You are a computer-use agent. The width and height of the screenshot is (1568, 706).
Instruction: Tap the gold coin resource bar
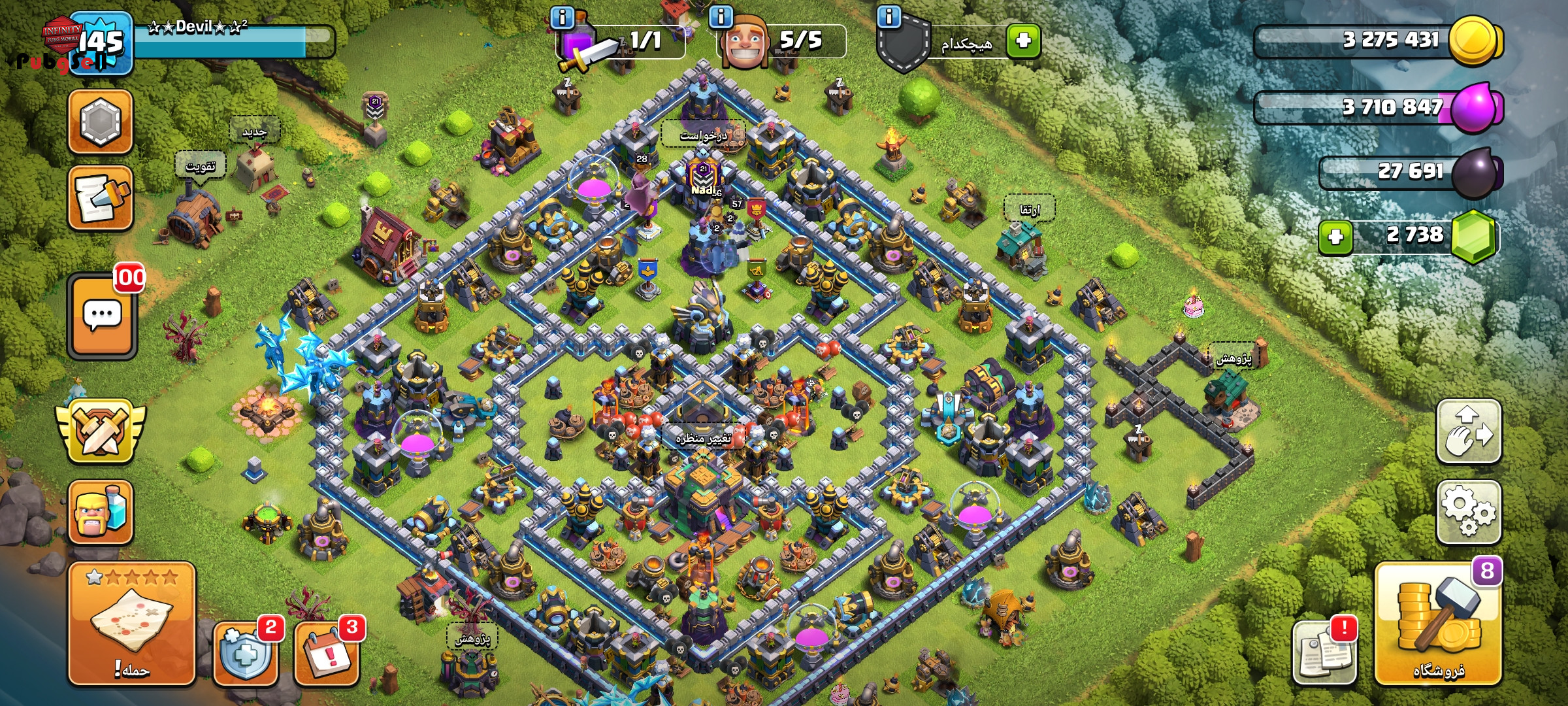click(x=1379, y=41)
